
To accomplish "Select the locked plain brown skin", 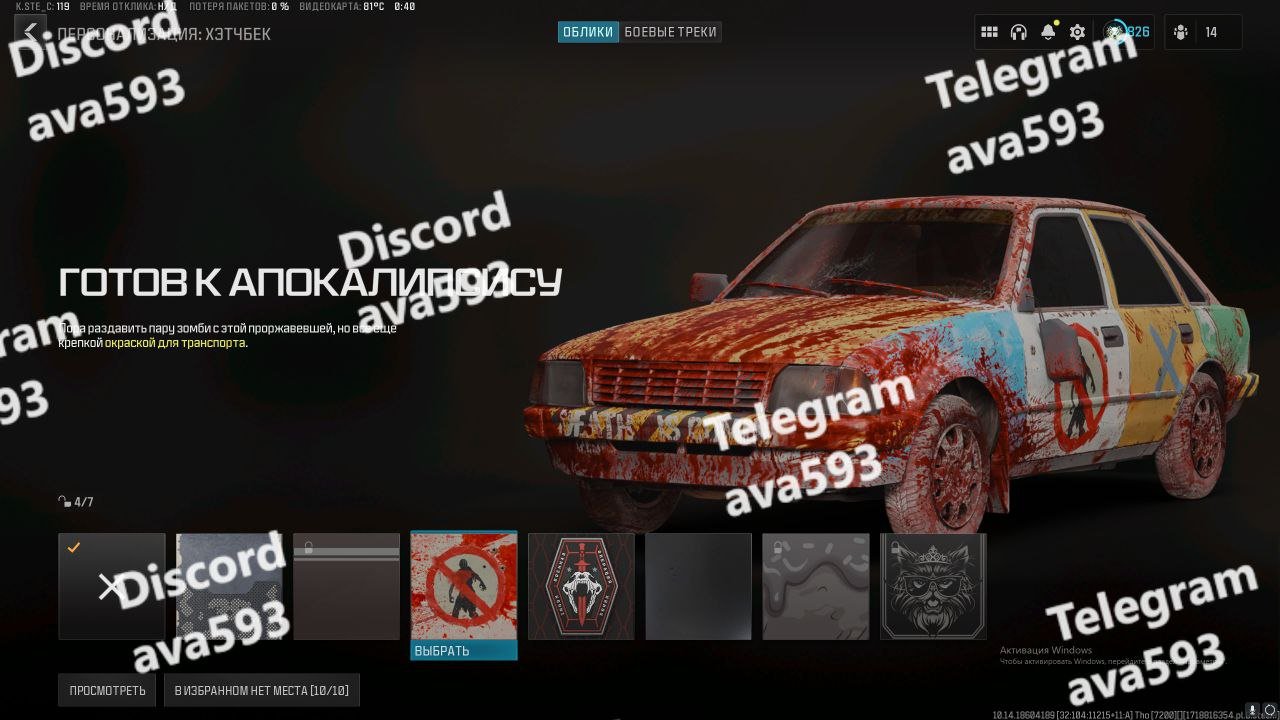I will 346,586.
